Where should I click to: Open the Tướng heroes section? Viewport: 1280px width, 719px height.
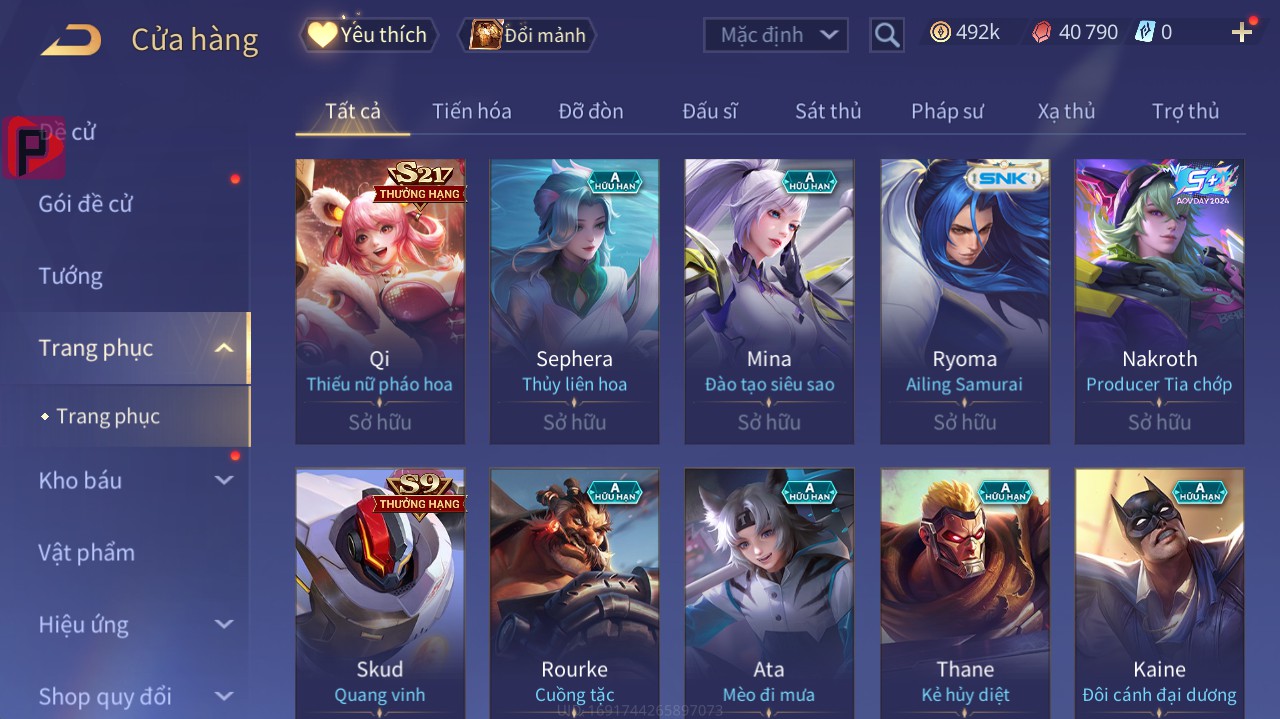70,276
